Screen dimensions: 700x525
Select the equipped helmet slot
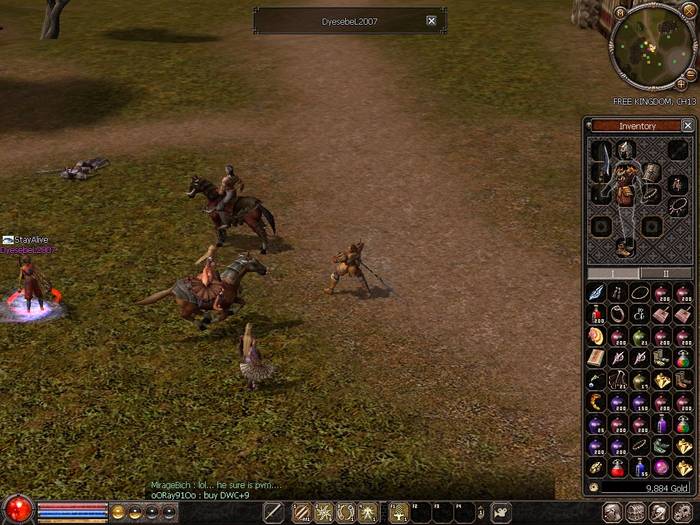pyautogui.click(x=626, y=151)
